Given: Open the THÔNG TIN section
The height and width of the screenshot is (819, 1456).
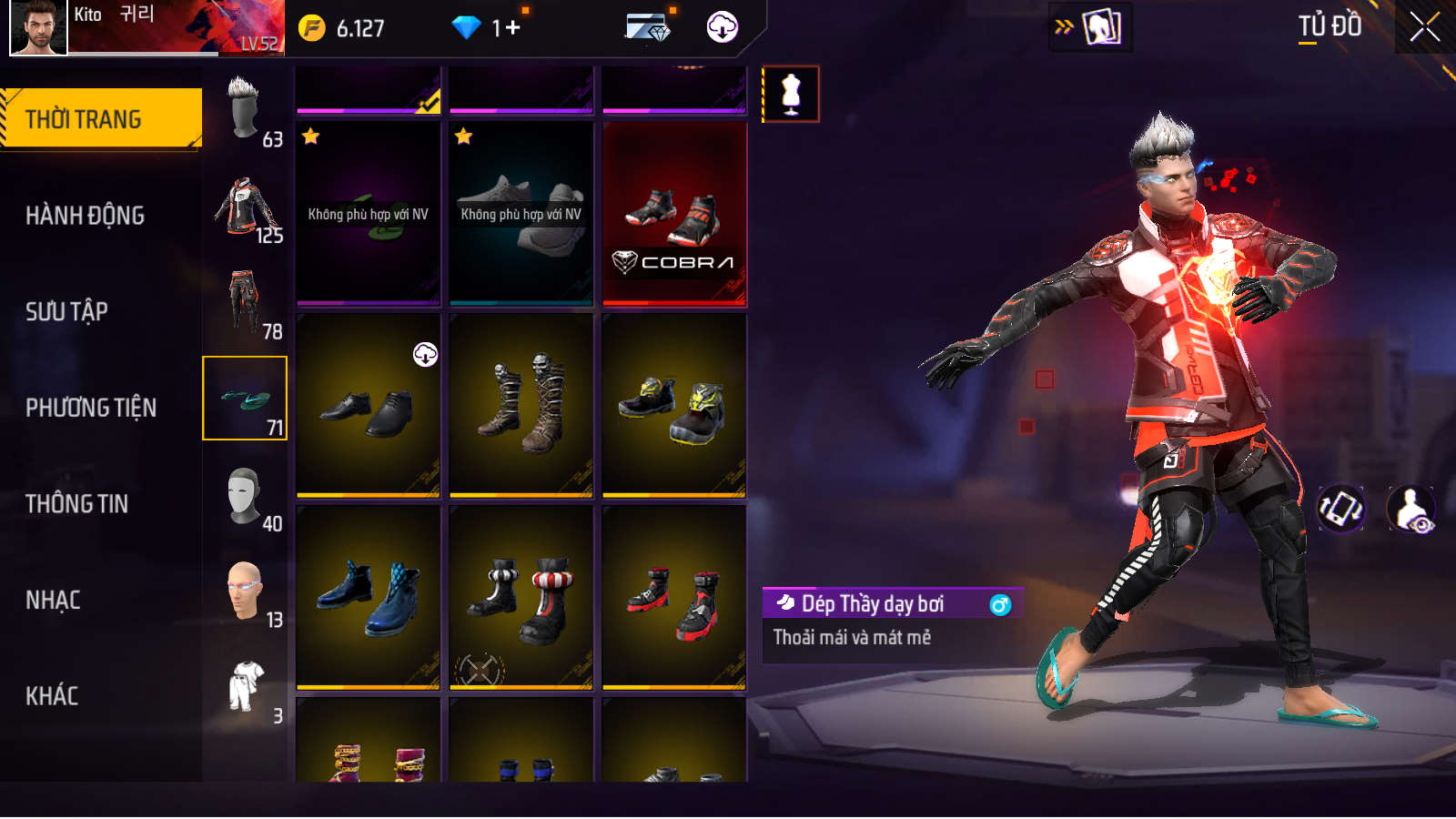Looking at the screenshot, I should (76, 503).
